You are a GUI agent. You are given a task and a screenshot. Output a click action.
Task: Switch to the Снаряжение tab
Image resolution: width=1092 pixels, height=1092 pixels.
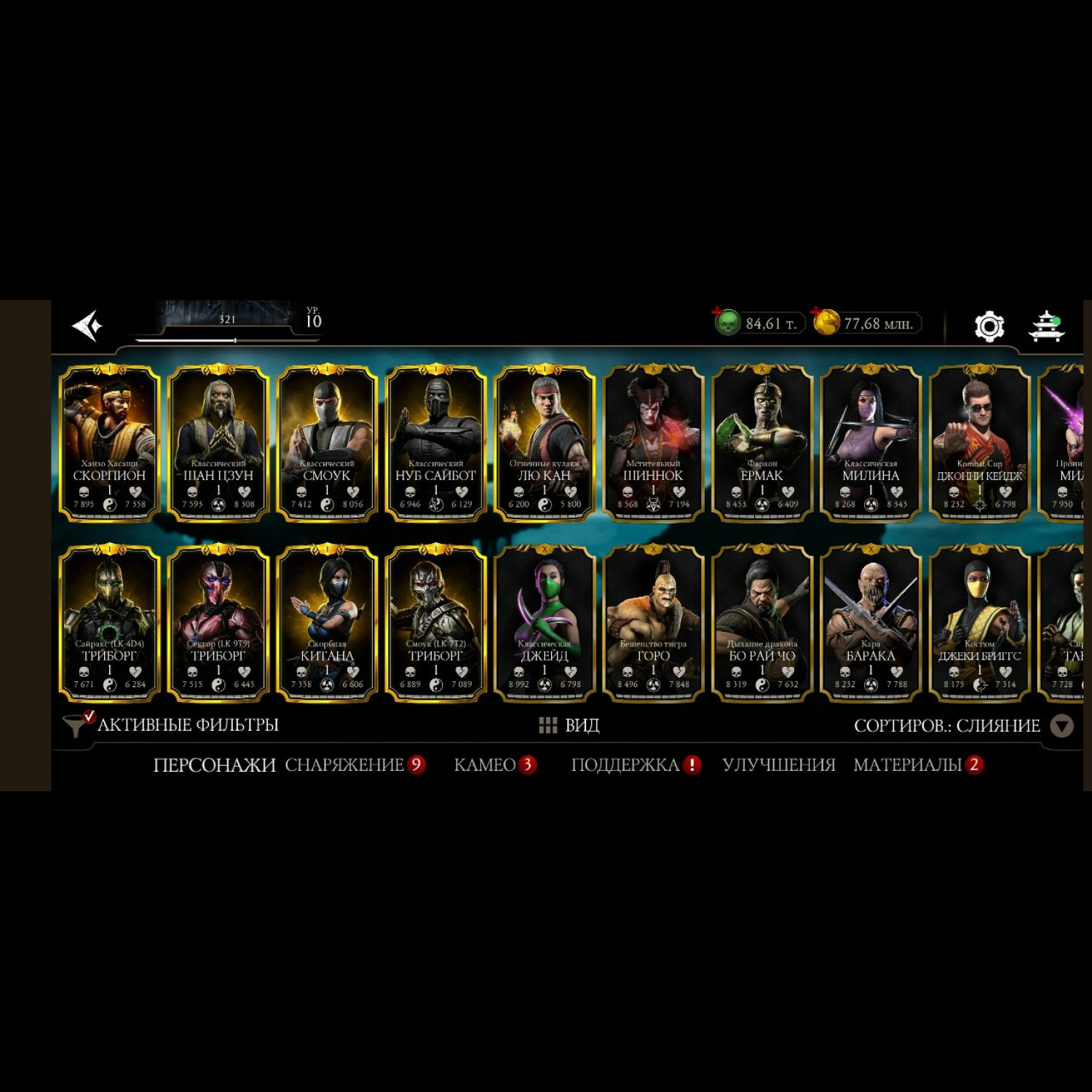(x=344, y=765)
